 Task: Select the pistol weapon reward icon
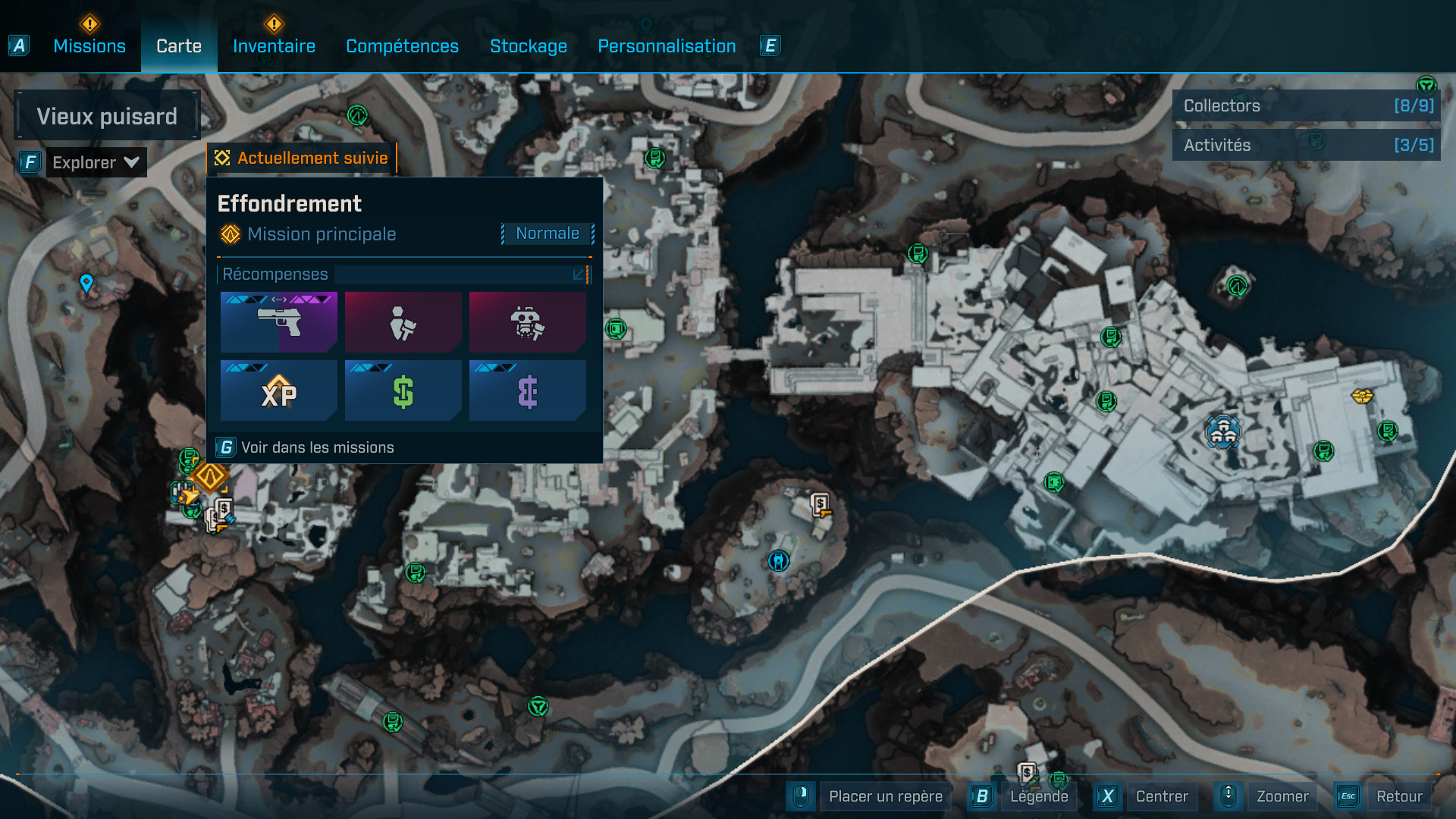click(x=278, y=322)
